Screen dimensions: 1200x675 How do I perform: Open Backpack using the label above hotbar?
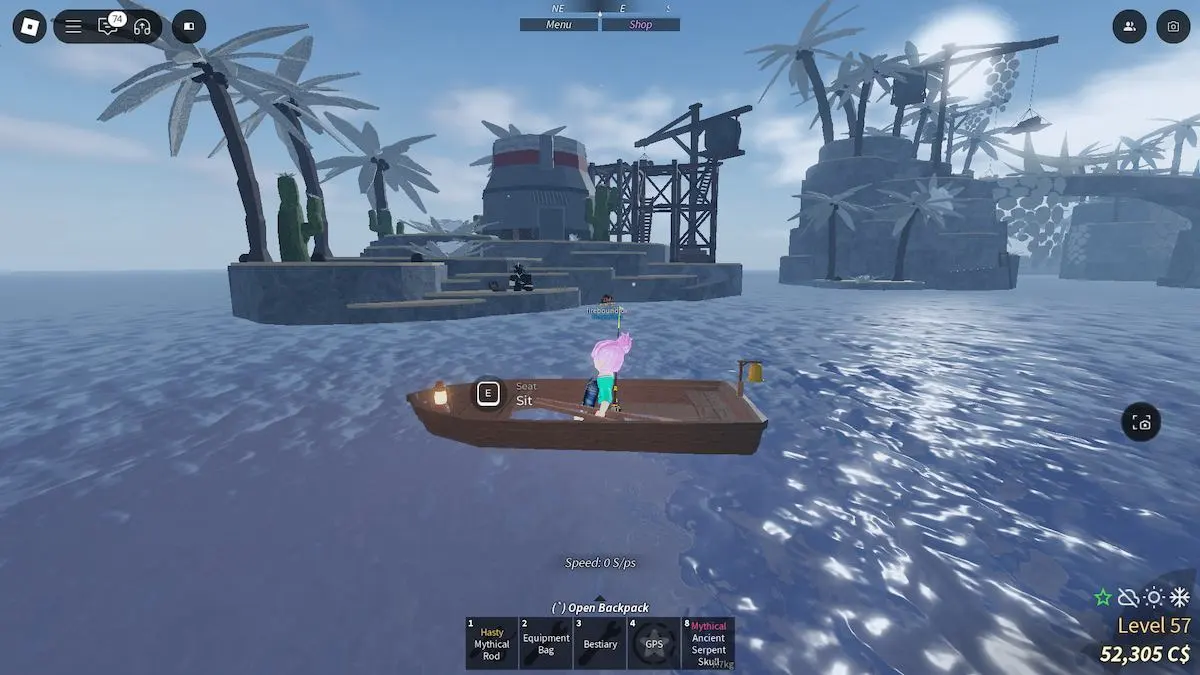(x=600, y=607)
